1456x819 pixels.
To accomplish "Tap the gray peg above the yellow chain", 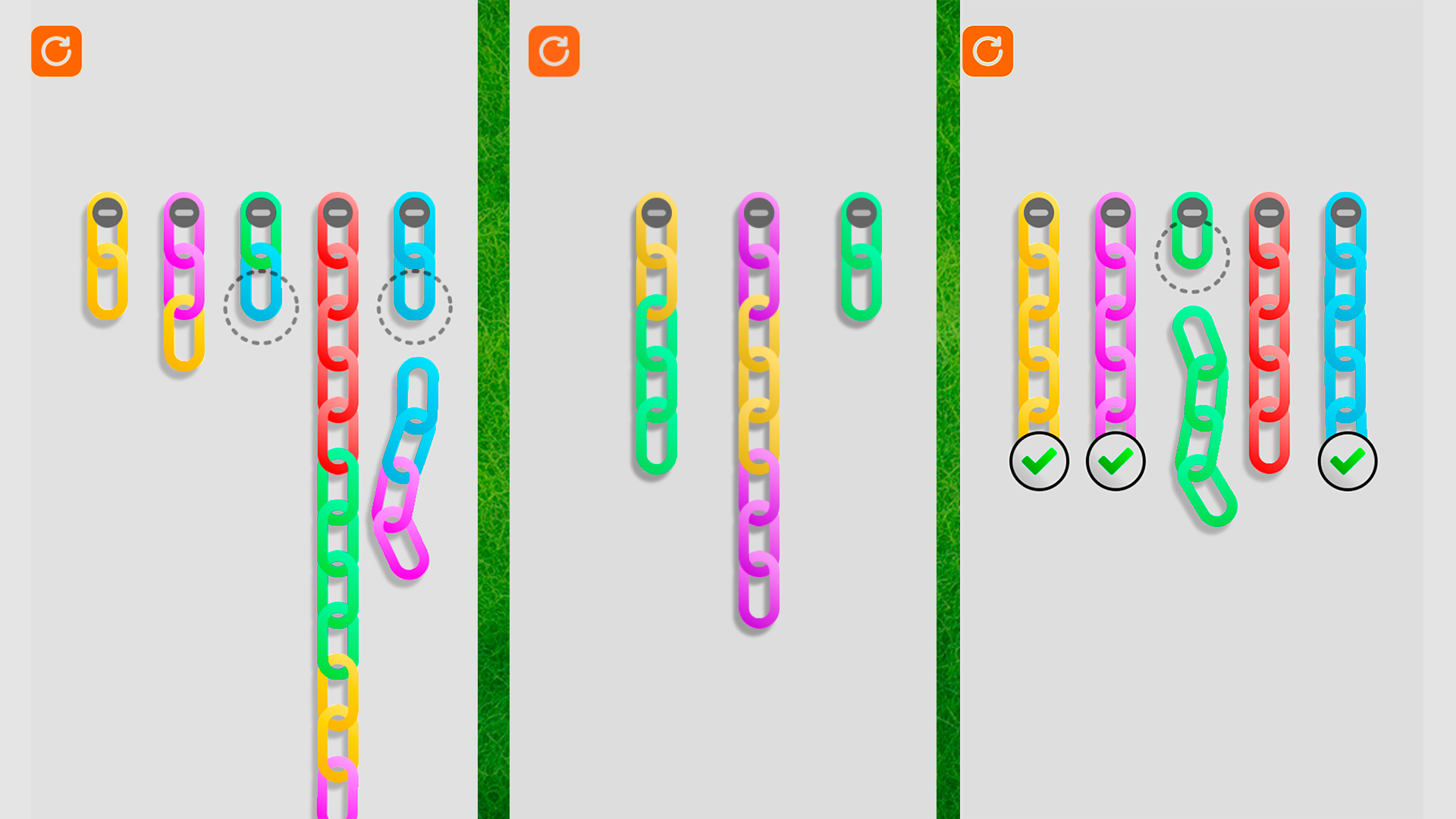I will coord(110,214).
